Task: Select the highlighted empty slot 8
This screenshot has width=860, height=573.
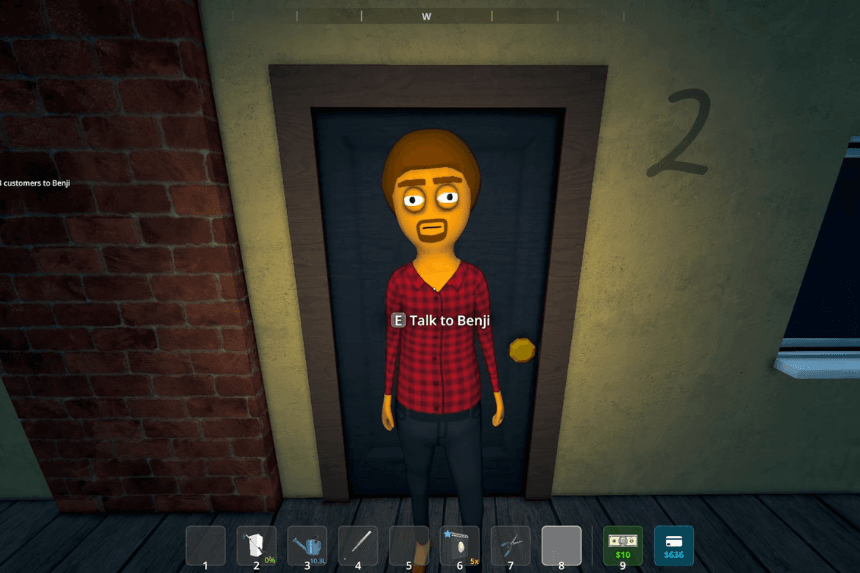Action: tap(561, 546)
